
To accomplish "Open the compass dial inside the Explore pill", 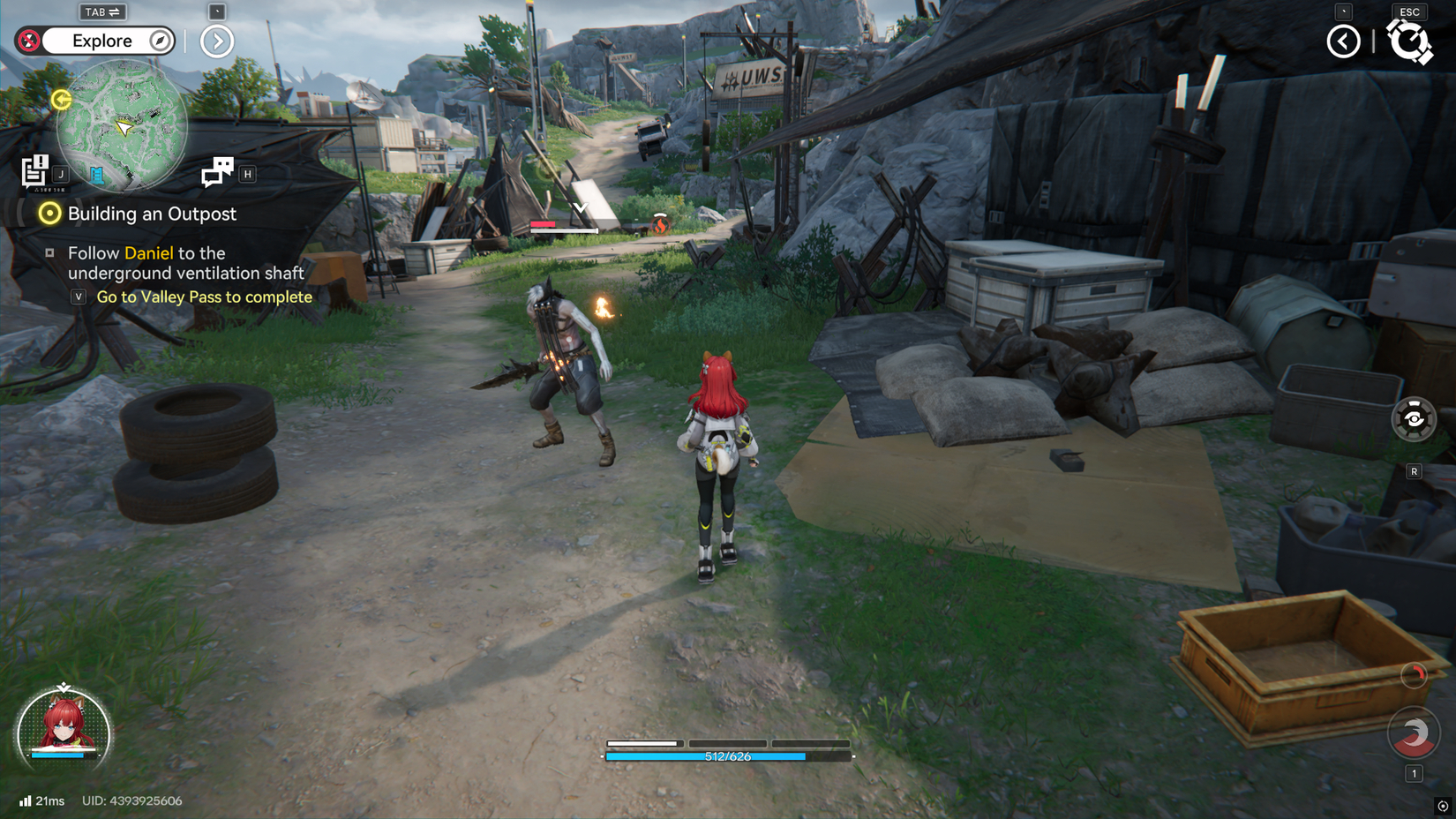I will point(160,41).
